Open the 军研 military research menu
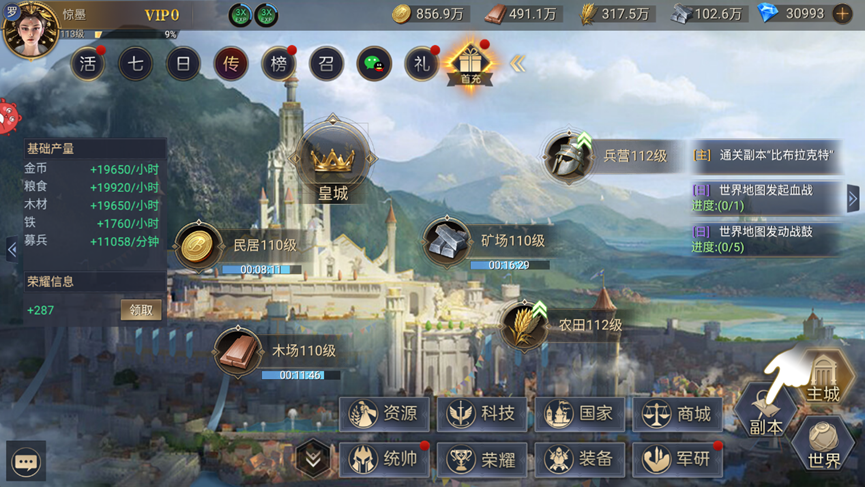Viewport: 865px width, 487px height. tap(679, 459)
